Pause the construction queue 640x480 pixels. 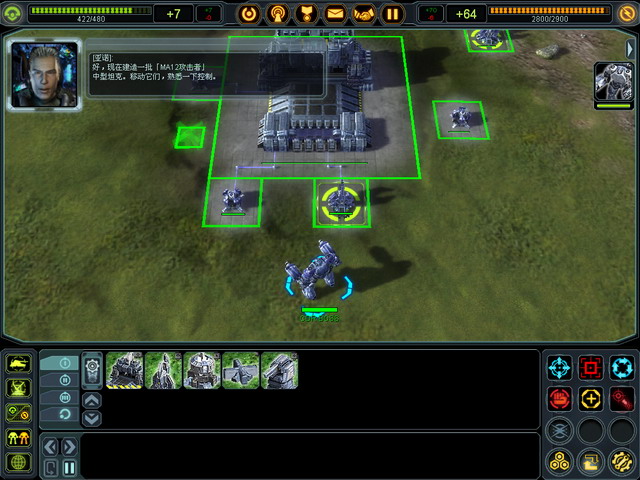tap(69, 467)
